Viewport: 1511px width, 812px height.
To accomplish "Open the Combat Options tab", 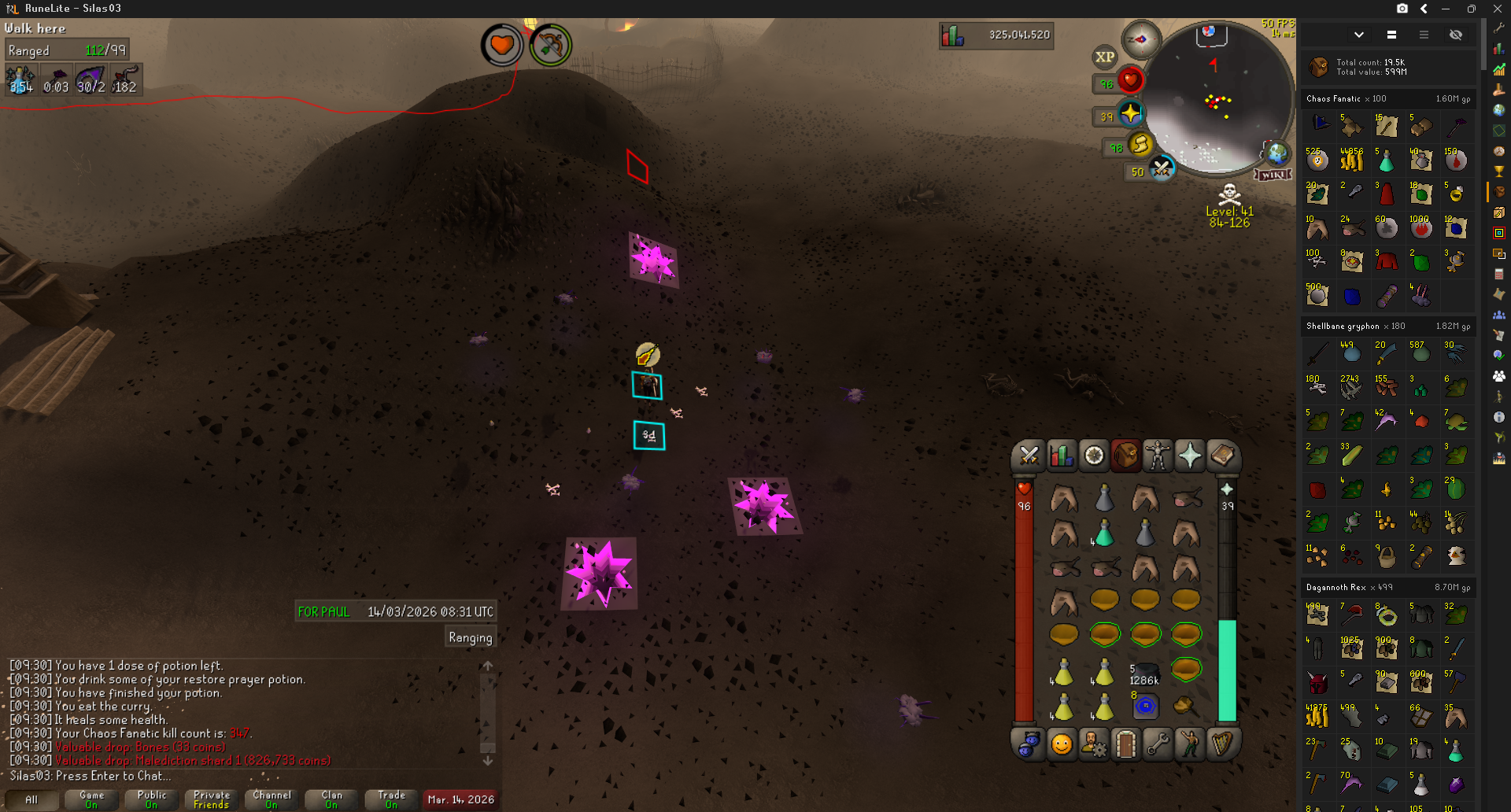I will [x=1029, y=456].
